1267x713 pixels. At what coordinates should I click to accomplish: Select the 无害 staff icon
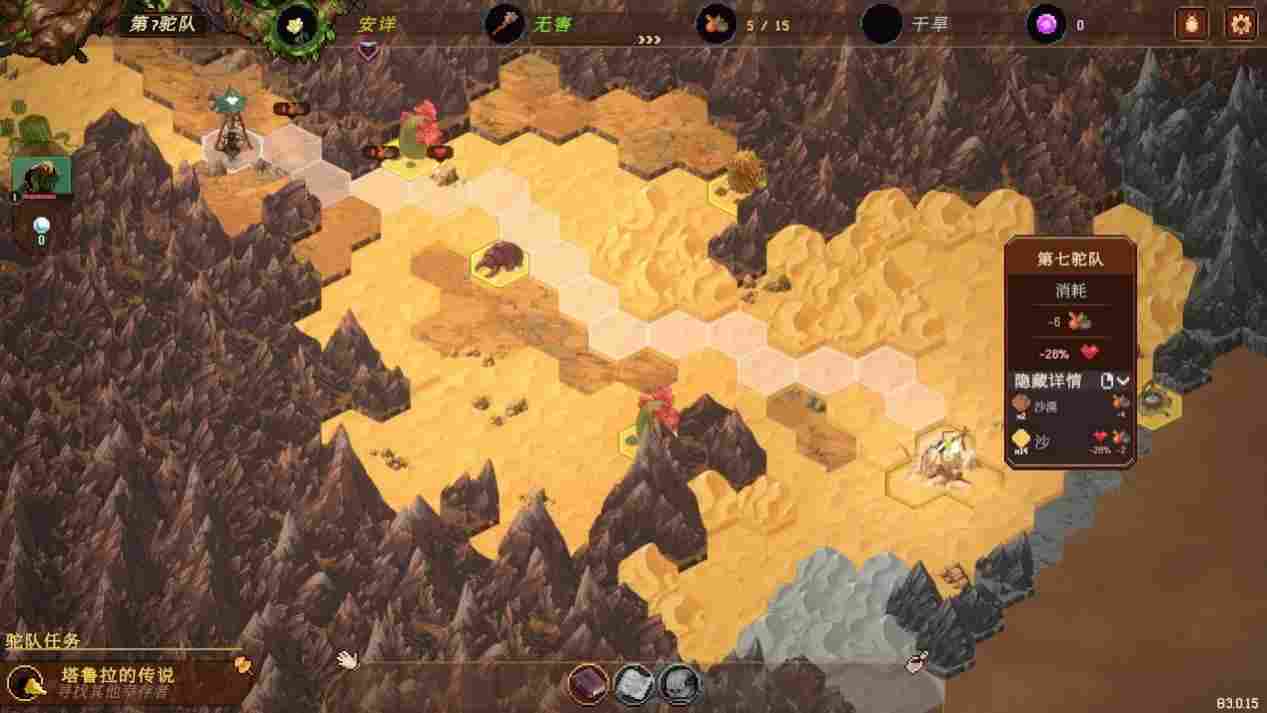(505, 24)
